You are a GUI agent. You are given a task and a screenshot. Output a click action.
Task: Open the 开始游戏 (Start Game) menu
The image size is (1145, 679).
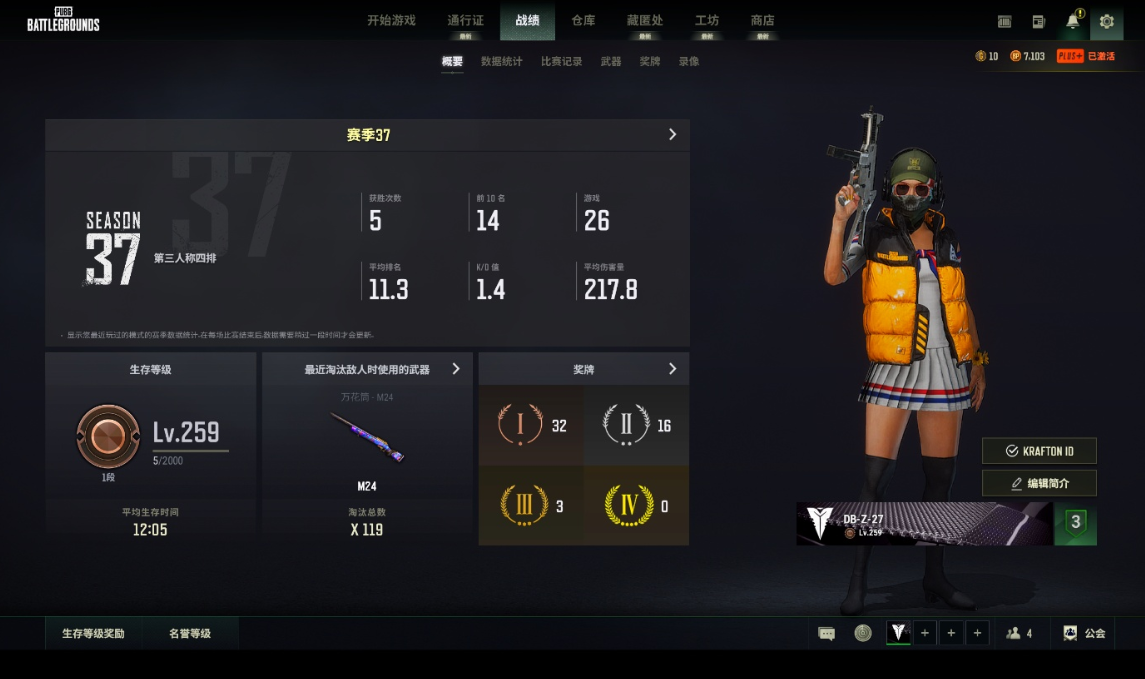pos(391,20)
